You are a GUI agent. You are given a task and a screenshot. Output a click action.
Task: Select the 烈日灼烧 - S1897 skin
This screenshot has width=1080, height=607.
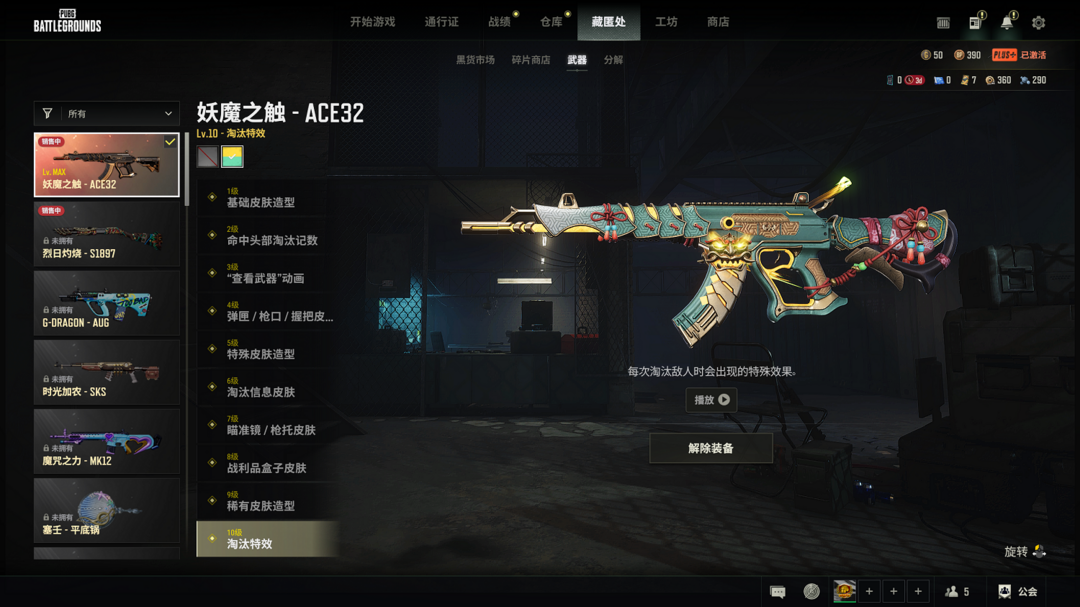107,234
